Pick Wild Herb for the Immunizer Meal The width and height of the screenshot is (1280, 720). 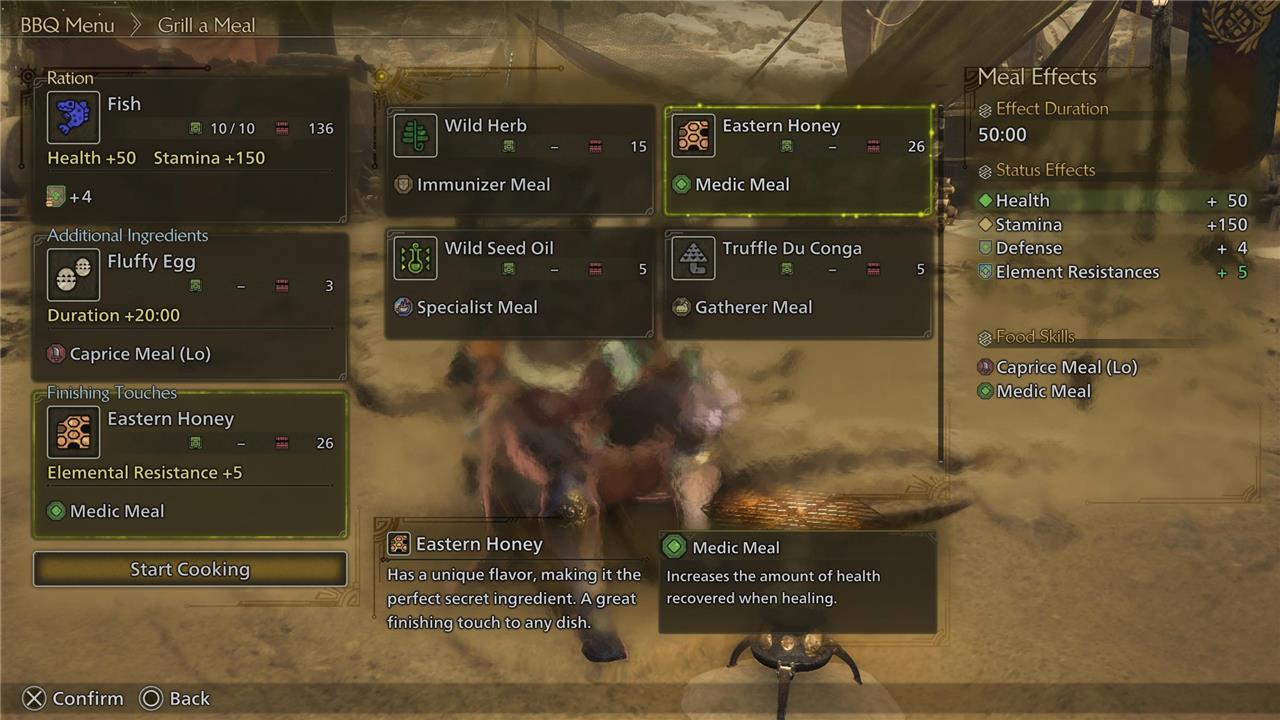(520, 160)
